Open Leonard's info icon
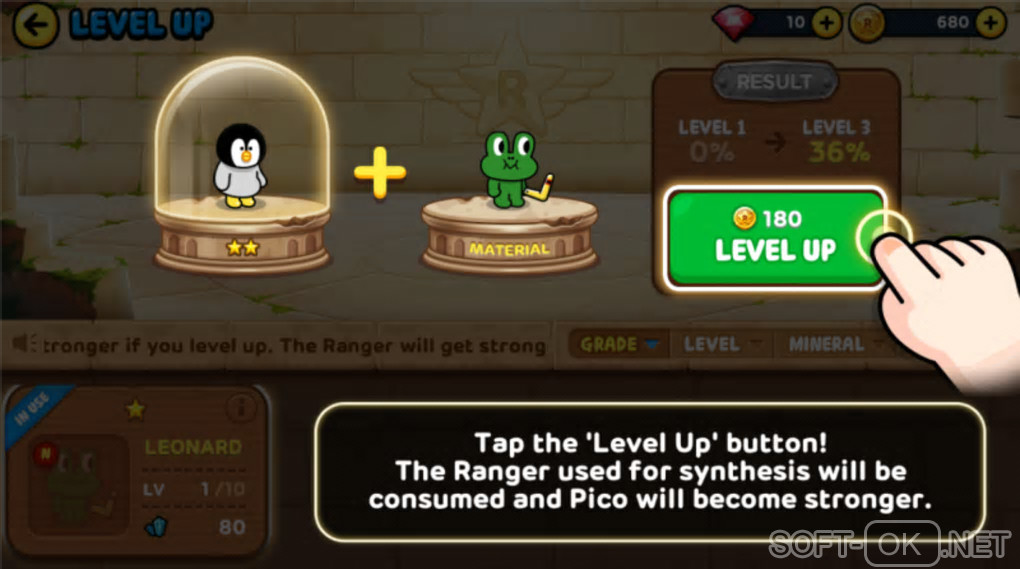Screen dimensions: 1020x569 point(240,407)
